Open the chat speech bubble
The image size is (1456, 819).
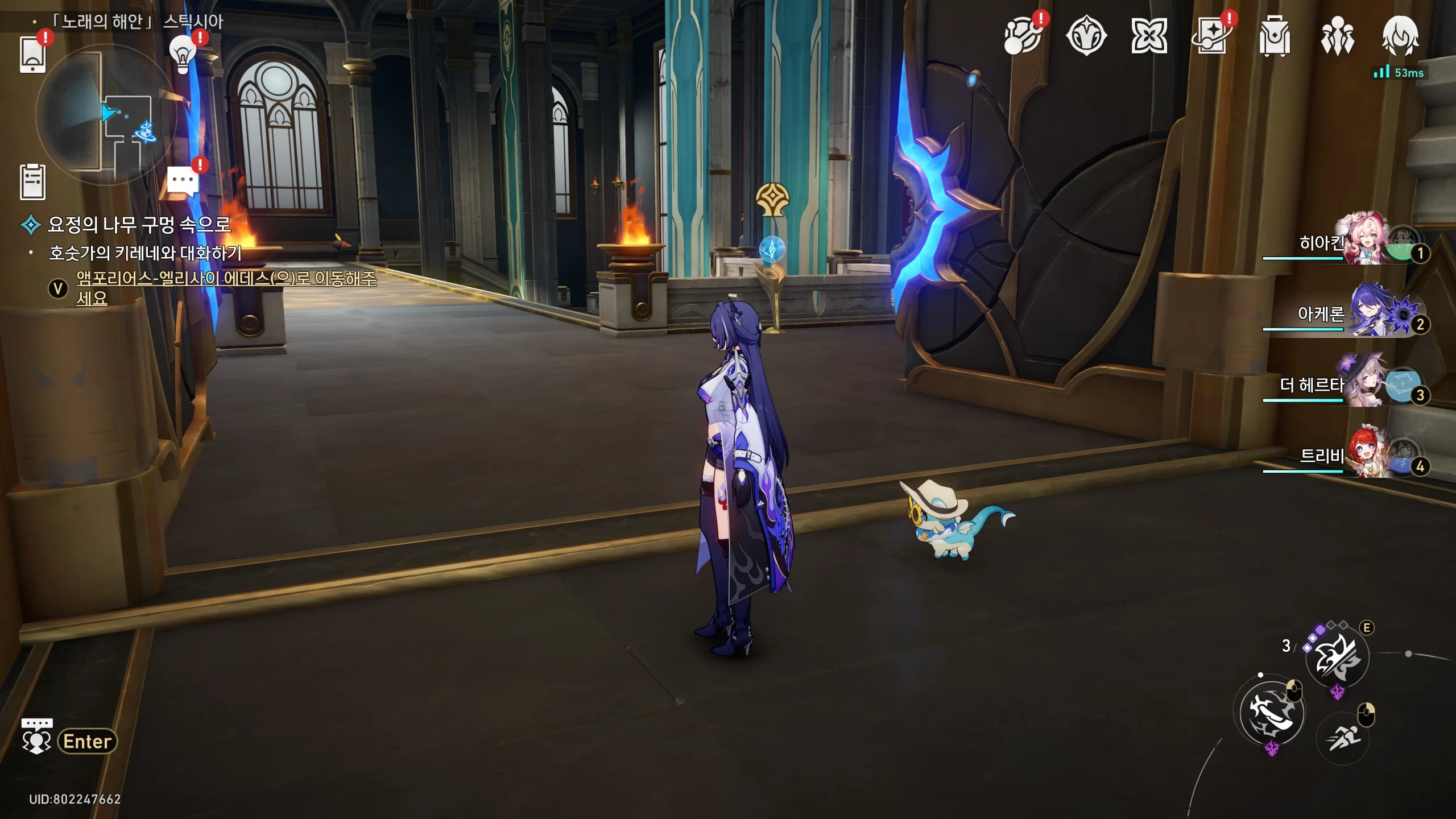point(183,182)
